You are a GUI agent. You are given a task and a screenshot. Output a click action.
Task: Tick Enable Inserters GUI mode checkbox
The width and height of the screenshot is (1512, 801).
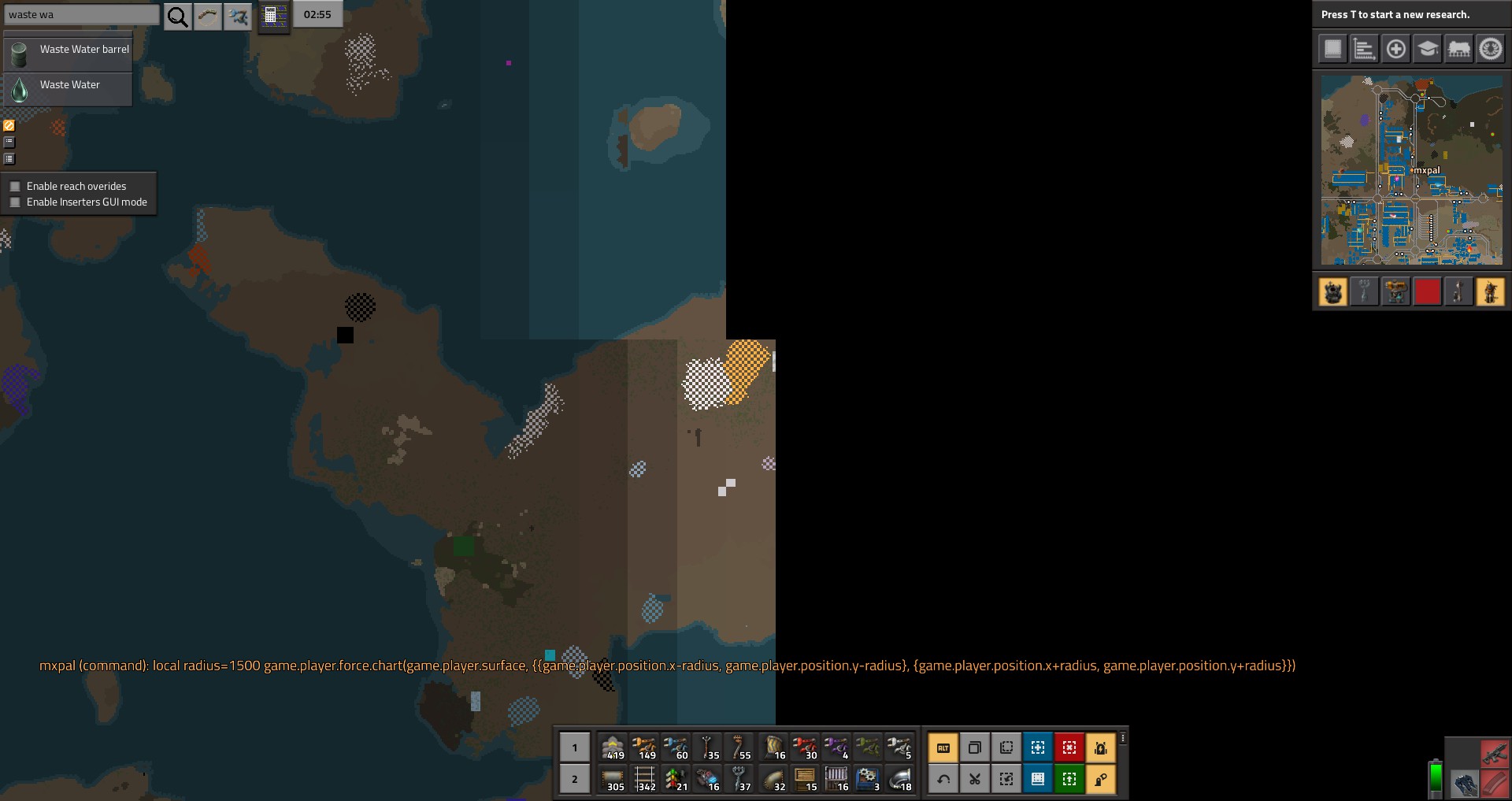point(15,202)
